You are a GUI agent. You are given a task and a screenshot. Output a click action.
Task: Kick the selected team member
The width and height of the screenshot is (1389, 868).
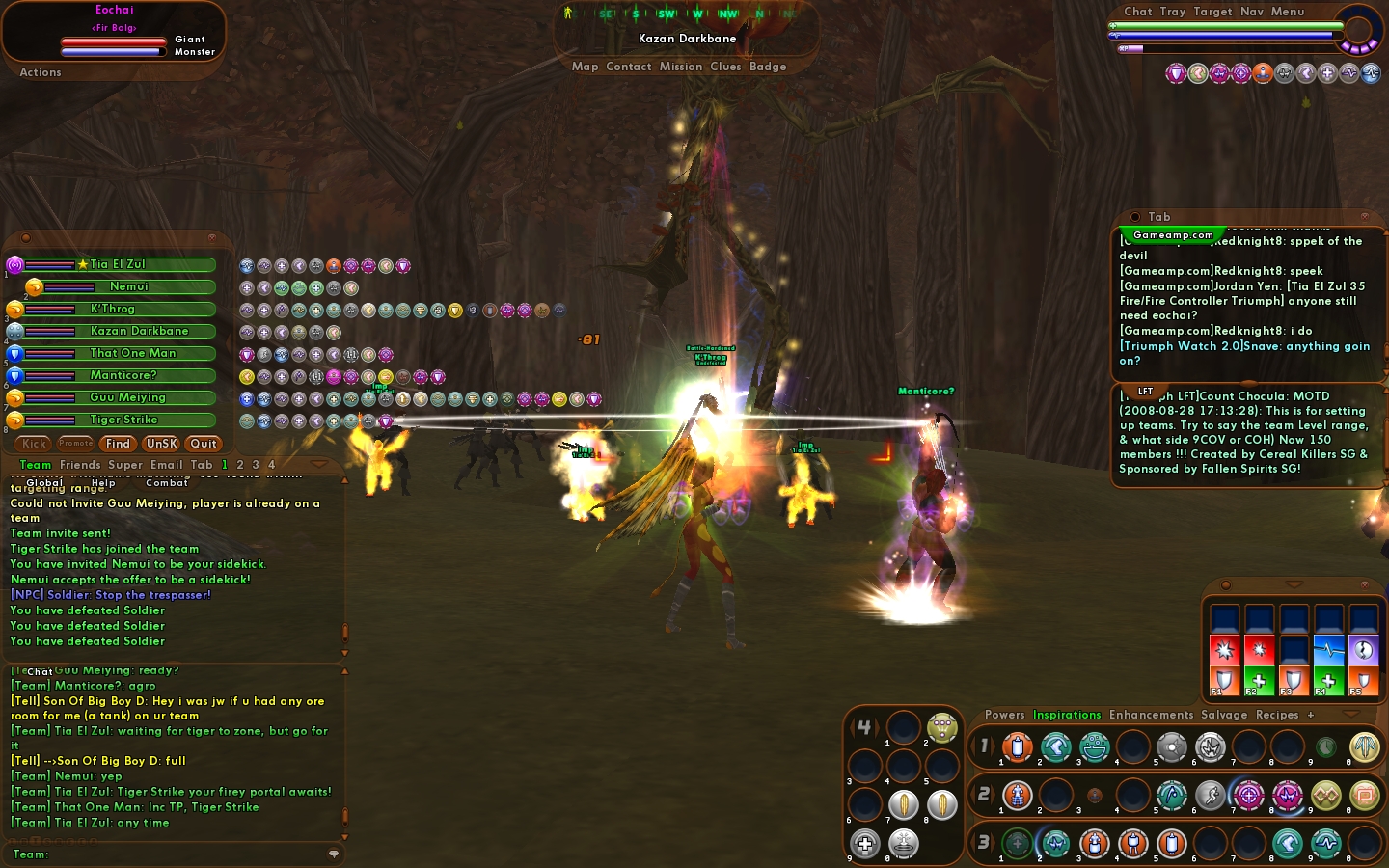[35, 444]
